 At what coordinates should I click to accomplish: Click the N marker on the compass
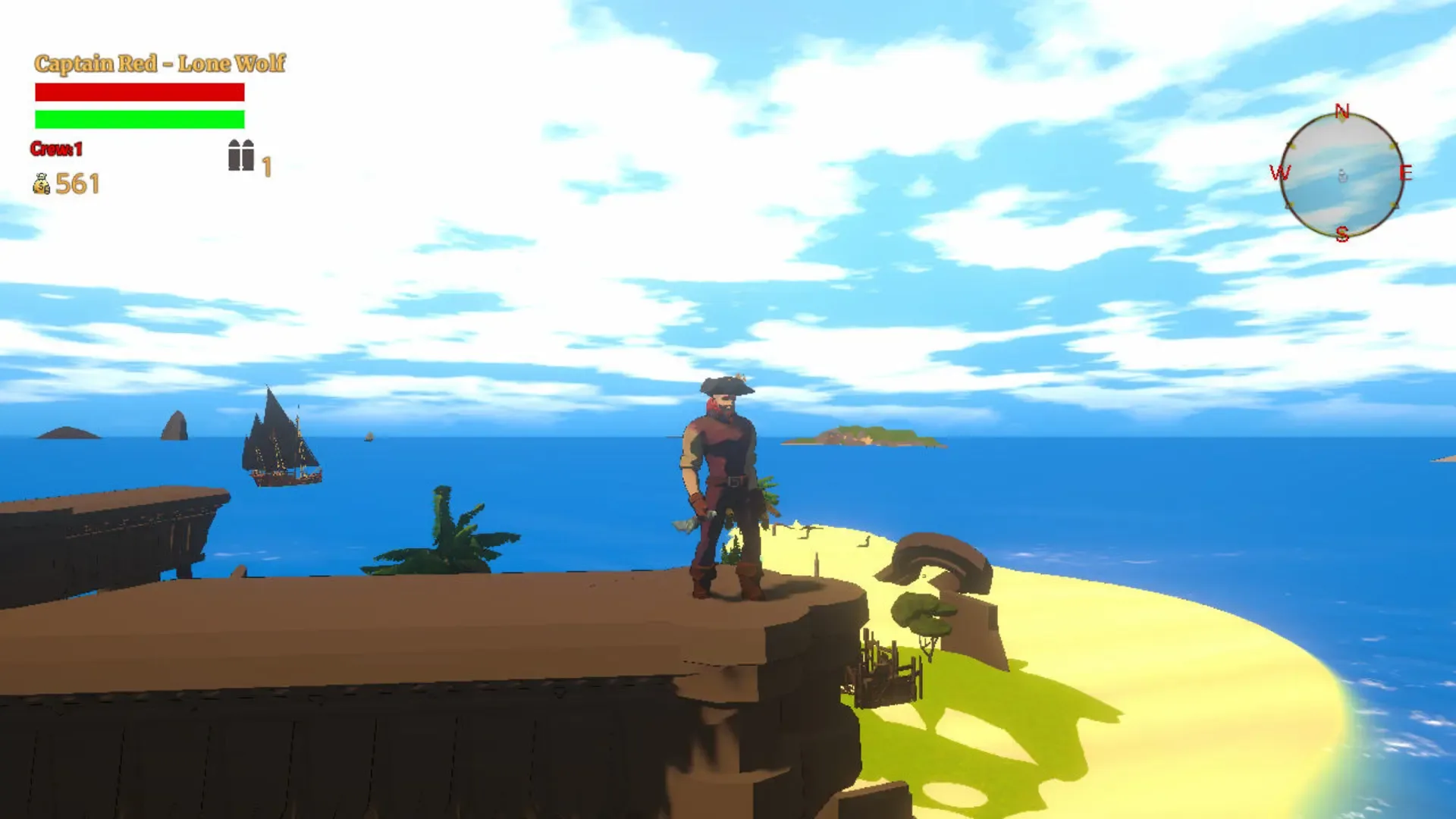(1341, 111)
